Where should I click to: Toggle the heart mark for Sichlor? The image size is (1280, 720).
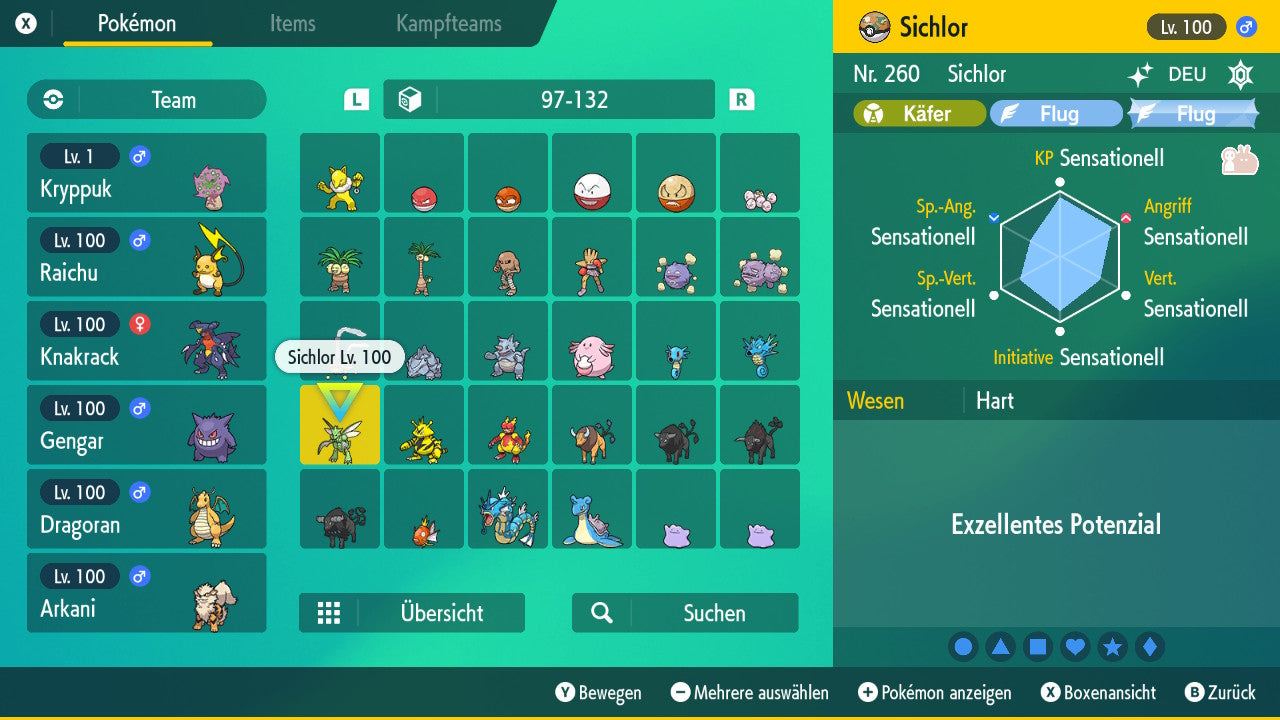point(1075,646)
